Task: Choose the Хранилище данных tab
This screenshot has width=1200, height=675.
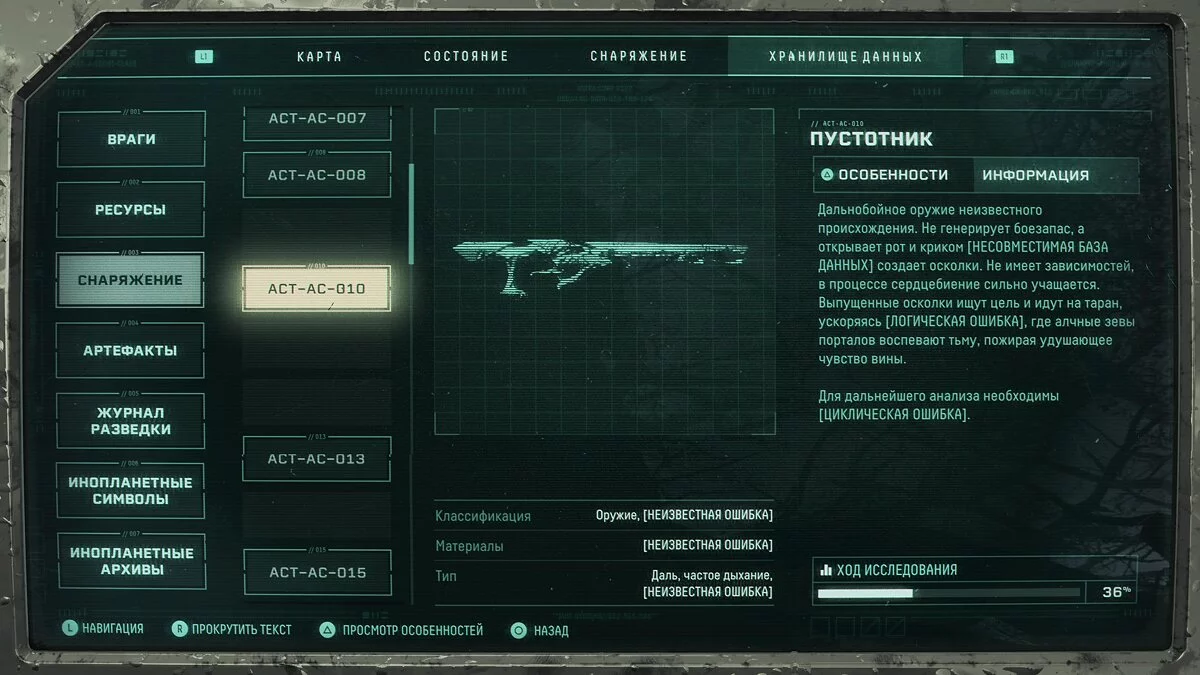Action: point(844,57)
